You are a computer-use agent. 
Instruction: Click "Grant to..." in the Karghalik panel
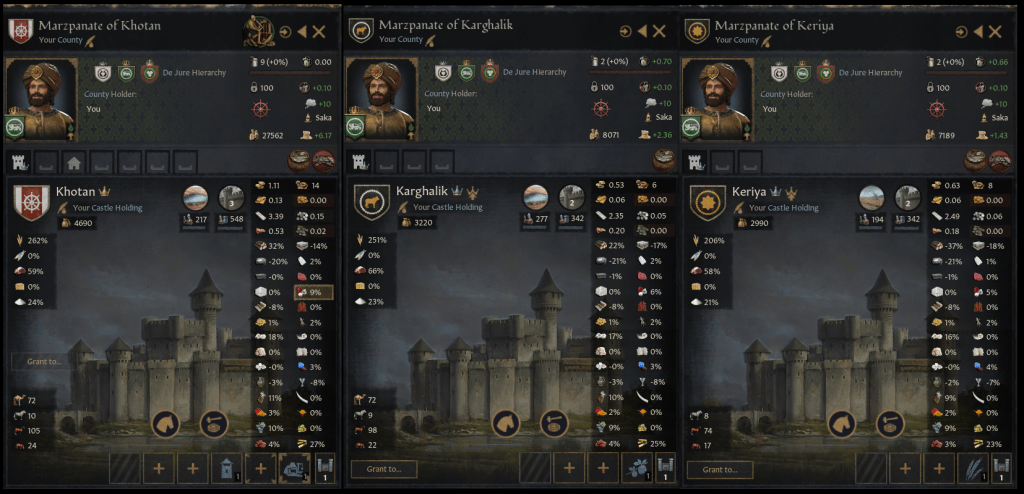[384, 469]
